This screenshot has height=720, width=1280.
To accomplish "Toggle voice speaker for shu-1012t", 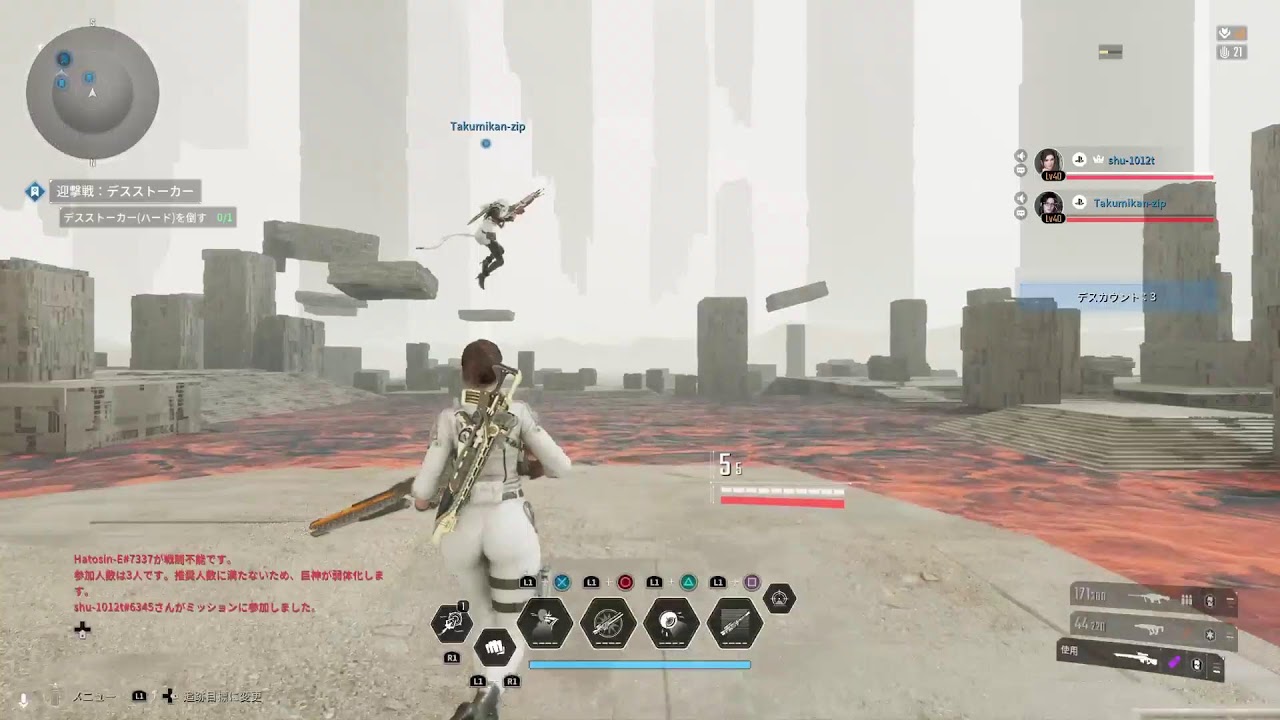I will click(1021, 156).
